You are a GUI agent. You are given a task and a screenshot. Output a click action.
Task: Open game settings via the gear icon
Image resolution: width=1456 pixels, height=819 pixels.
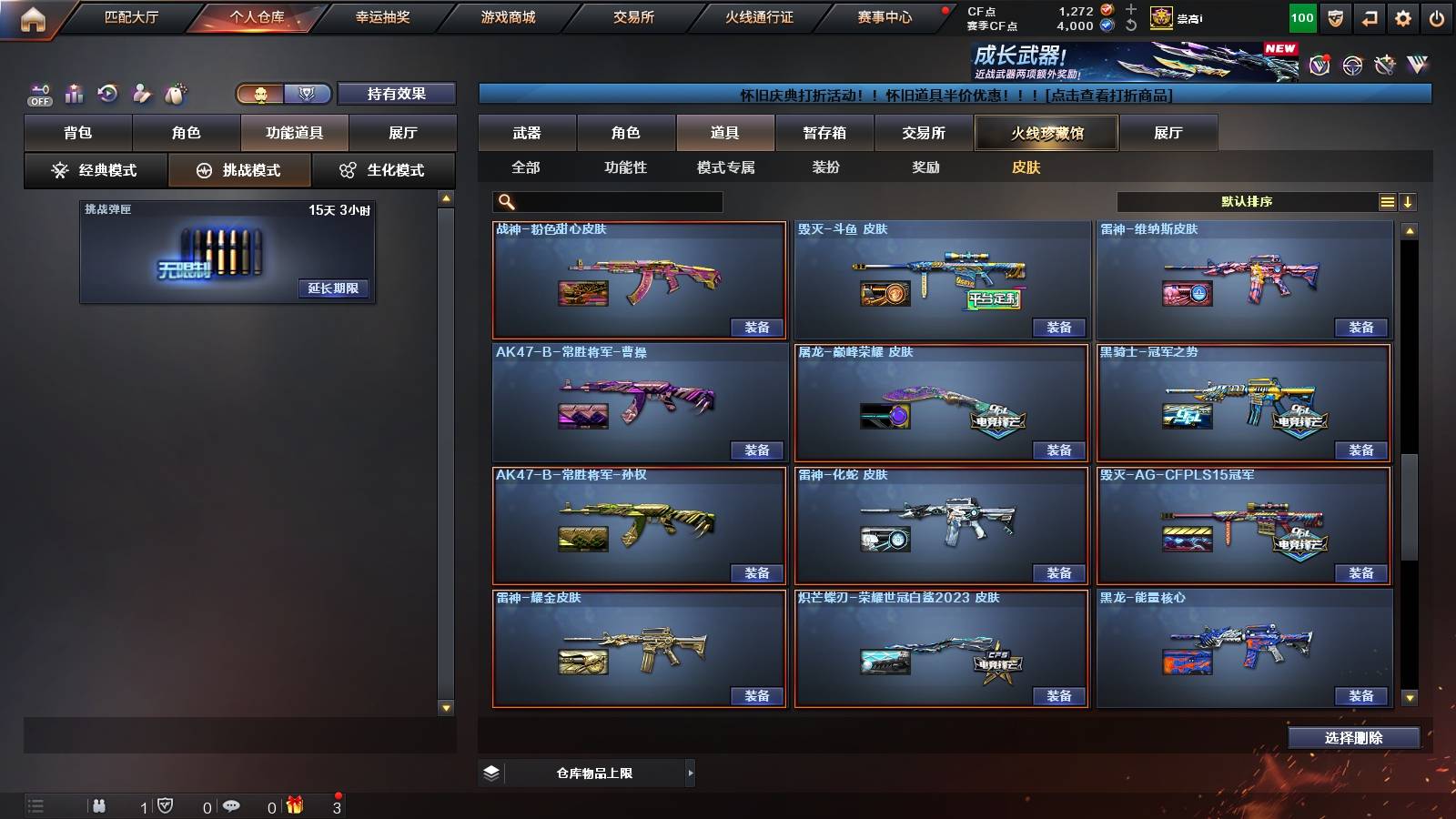pos(1402,16)
